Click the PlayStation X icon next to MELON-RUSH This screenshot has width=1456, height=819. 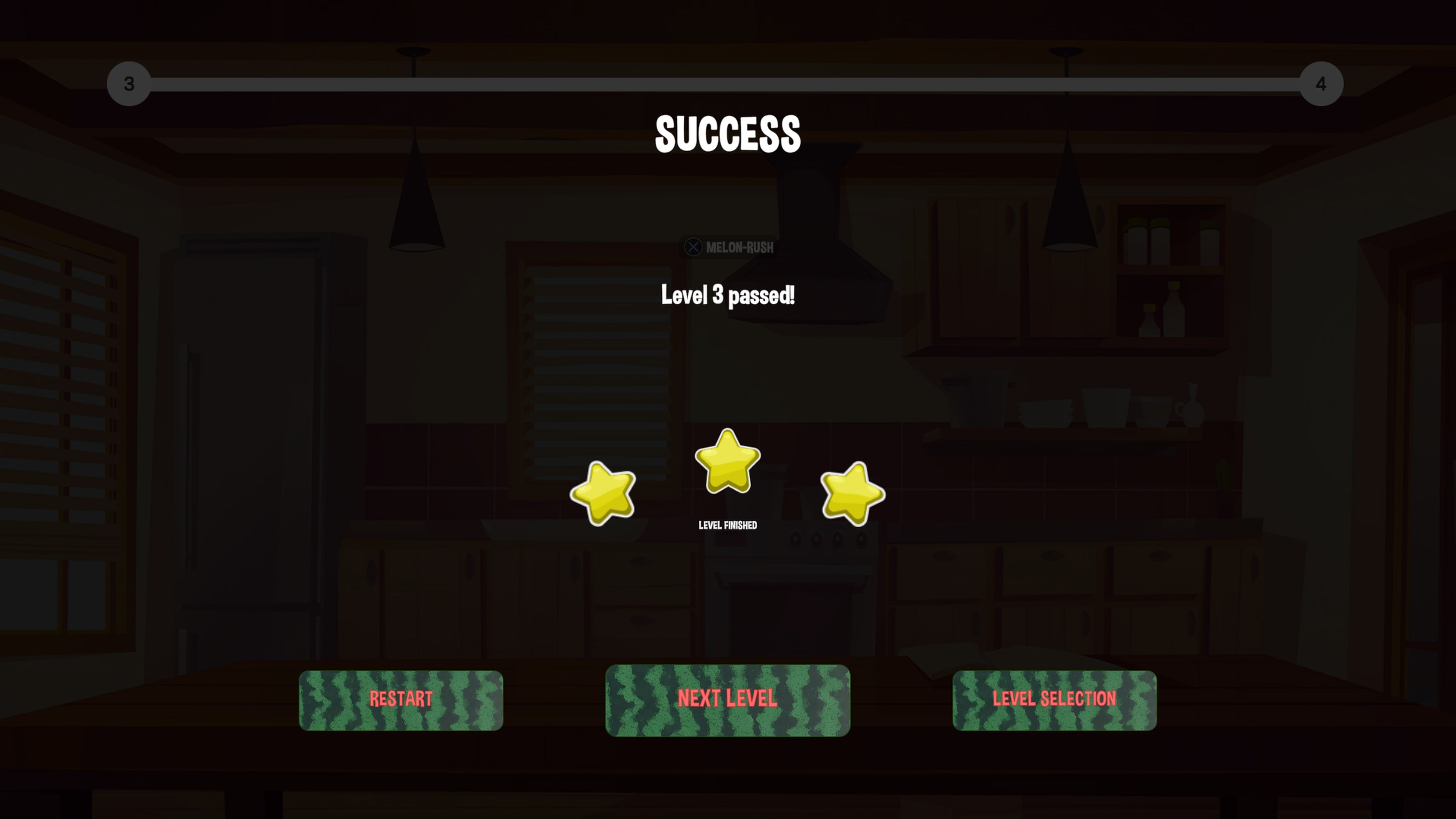pyautogui.click(x=693, y=247)
